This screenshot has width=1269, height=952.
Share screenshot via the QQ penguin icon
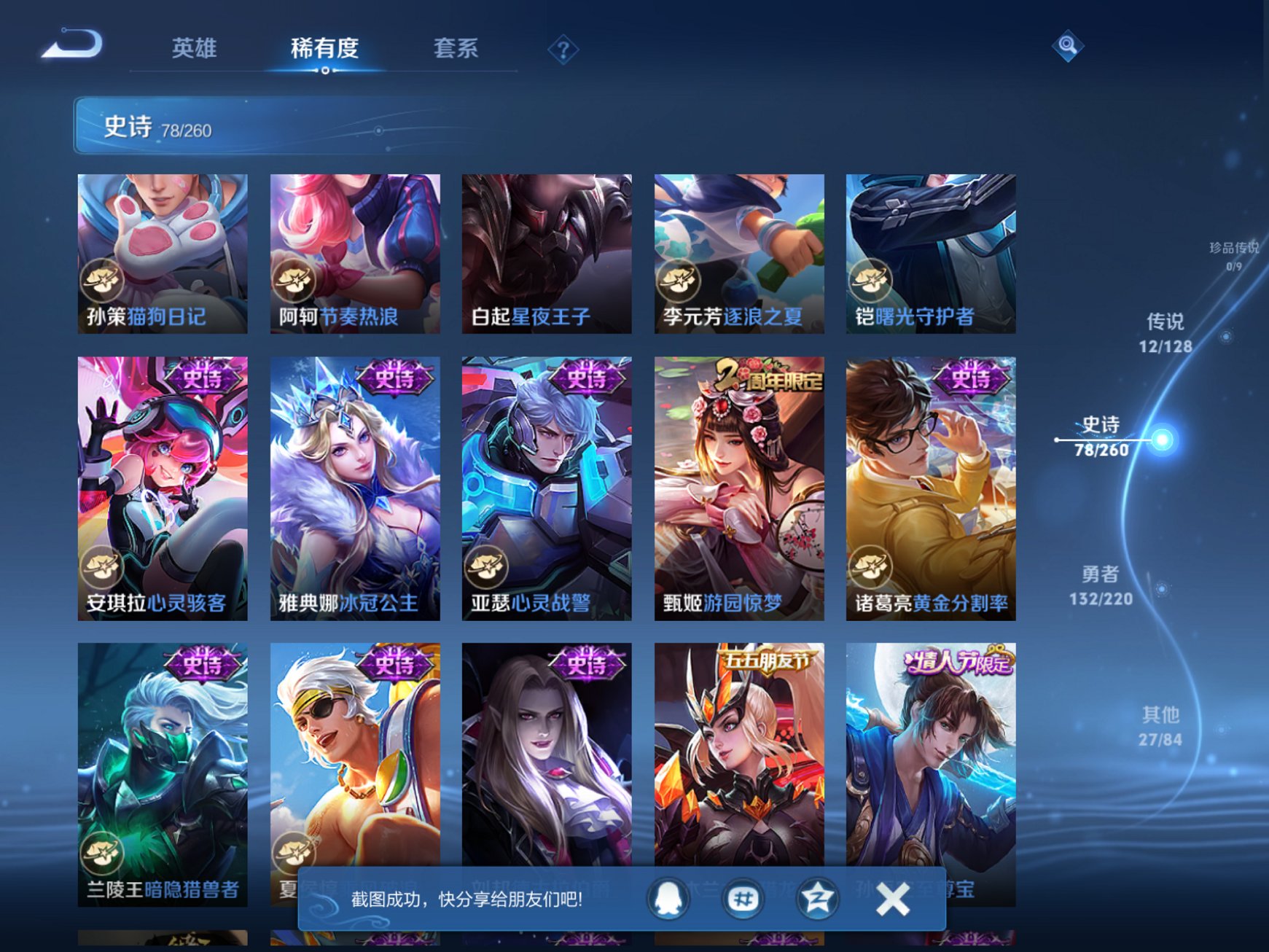[x=668, y=899]
